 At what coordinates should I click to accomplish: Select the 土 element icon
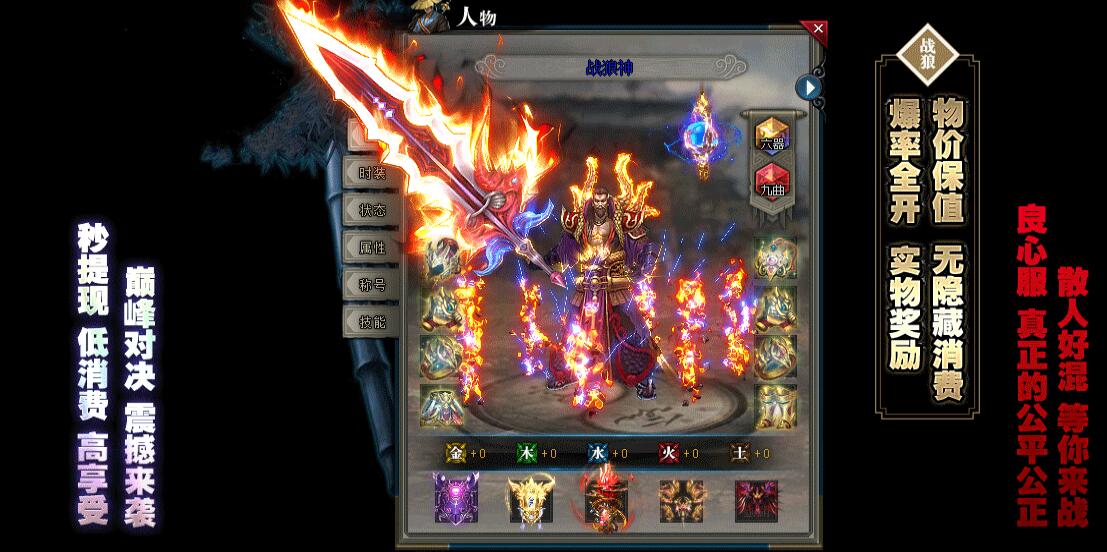point(740,453)
